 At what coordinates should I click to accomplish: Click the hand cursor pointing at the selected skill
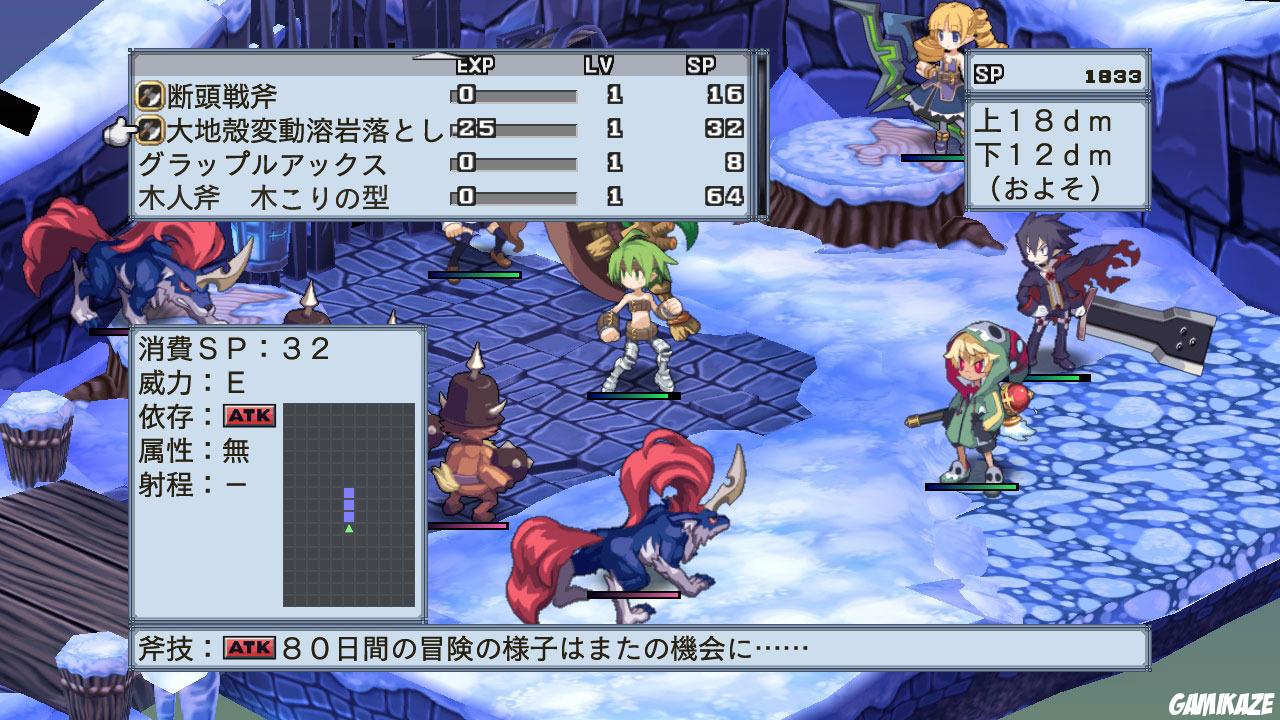pos(122,129)
